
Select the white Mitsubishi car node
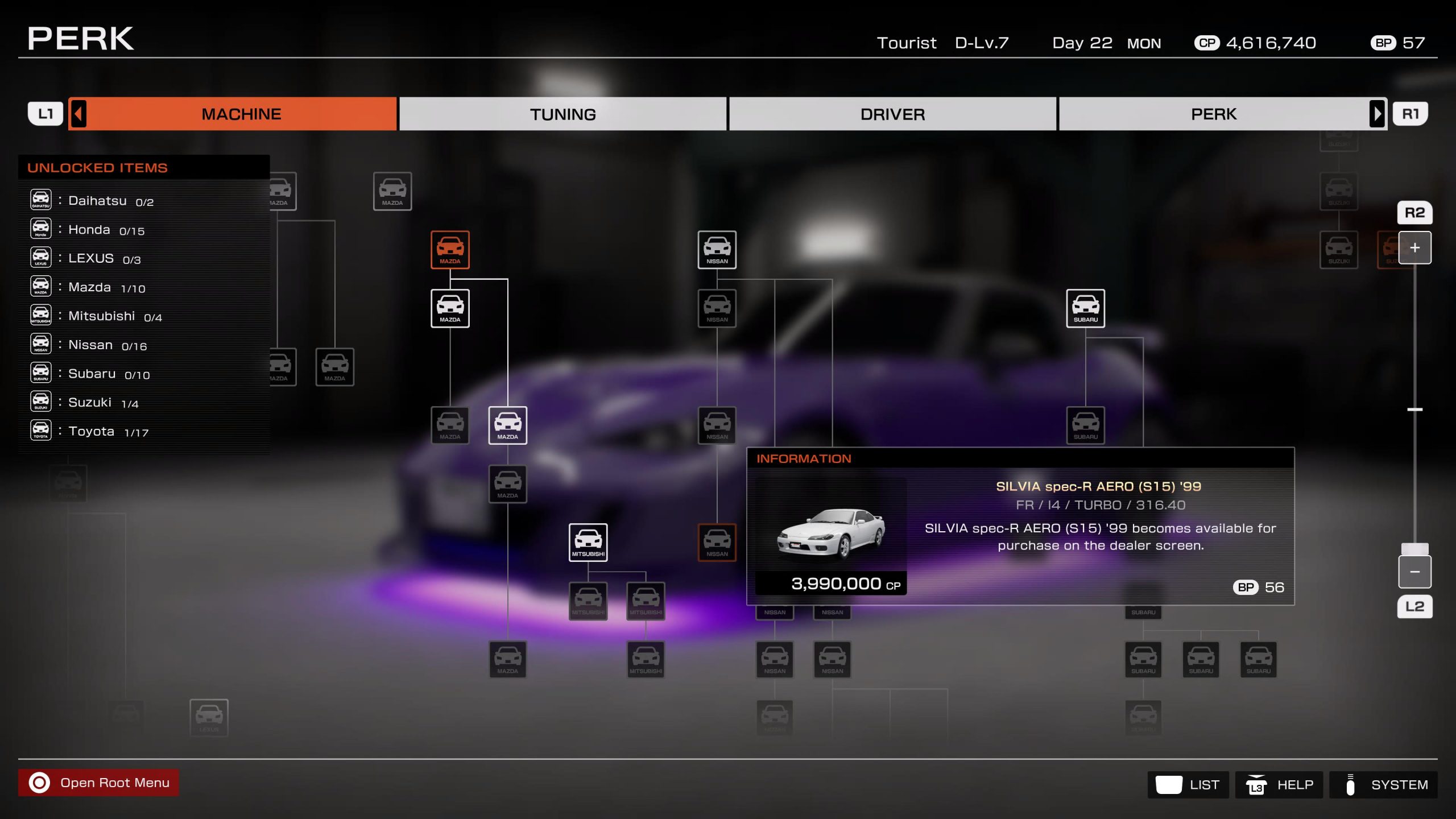click(588, 542)
